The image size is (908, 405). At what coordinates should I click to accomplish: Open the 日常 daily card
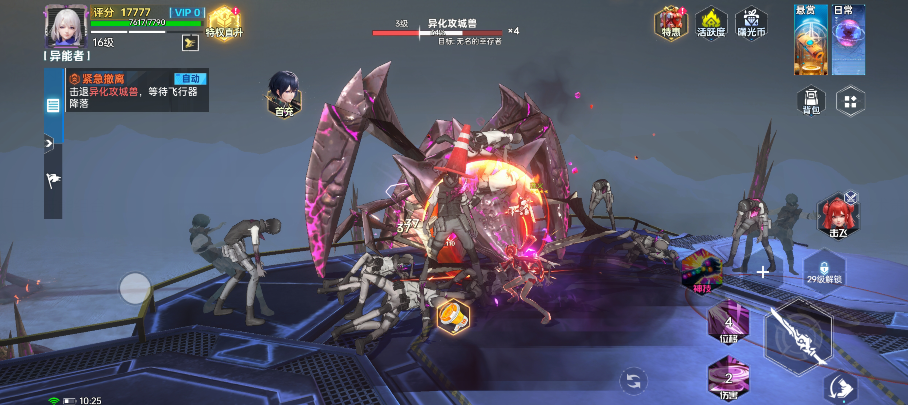(846, 42)
